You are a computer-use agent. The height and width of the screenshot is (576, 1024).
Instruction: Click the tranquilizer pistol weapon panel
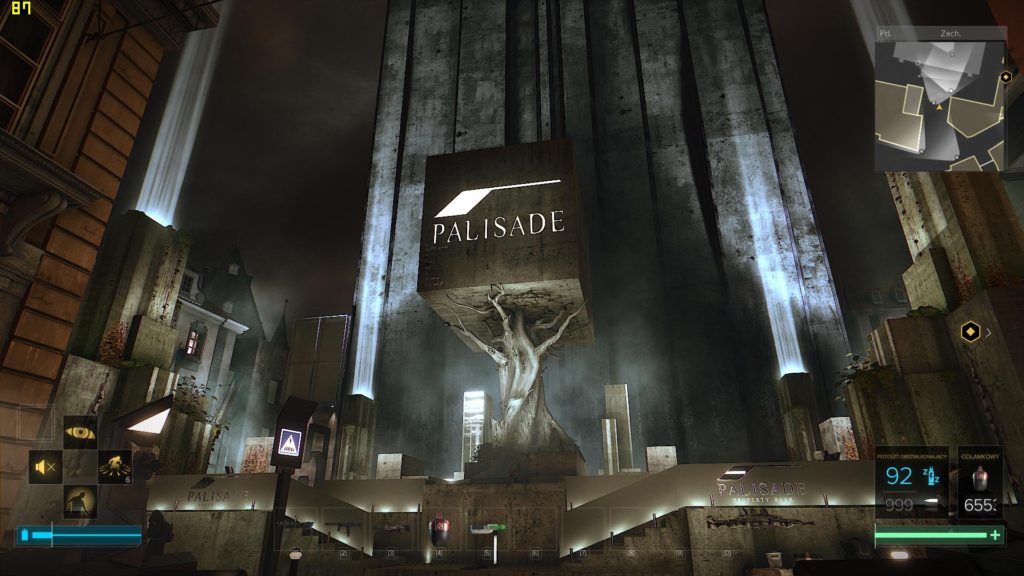(x=913, y=482)
